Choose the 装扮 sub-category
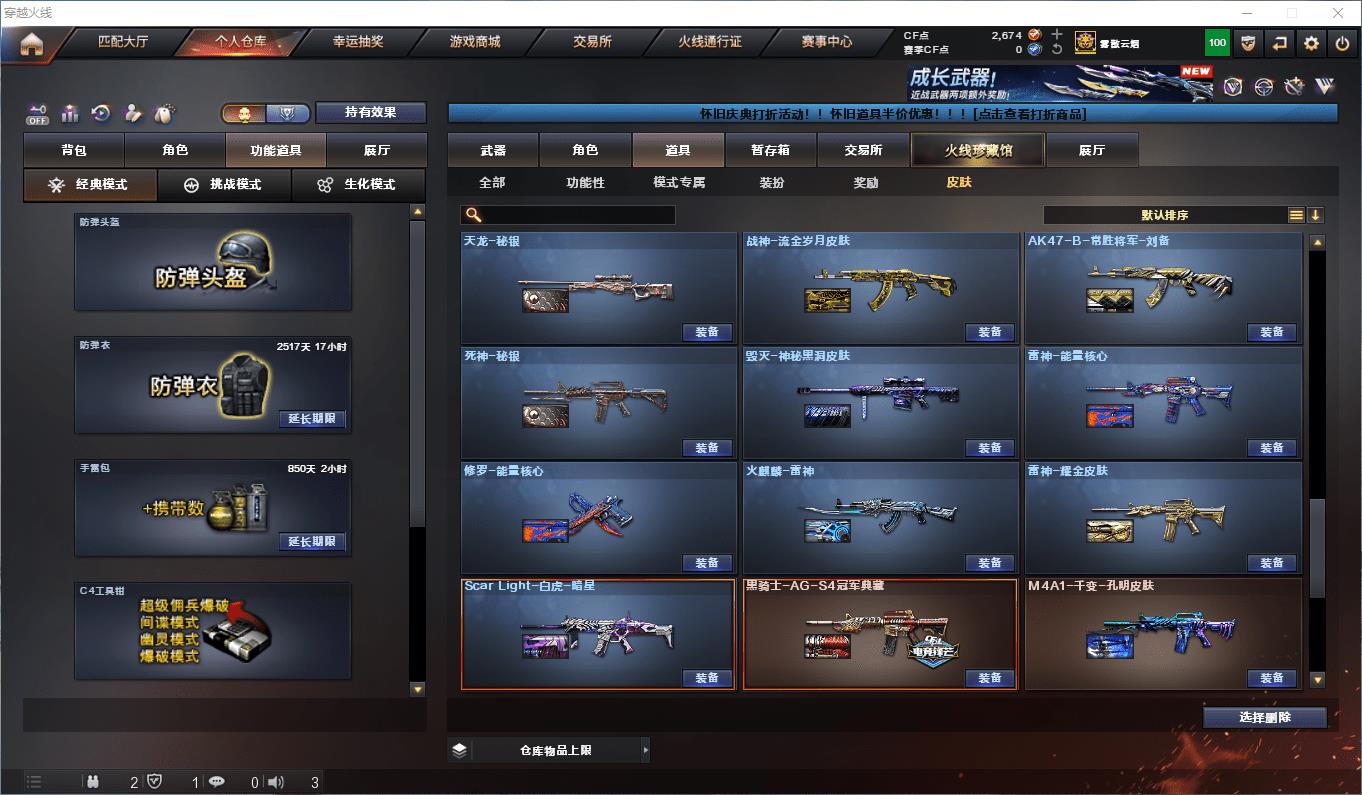Viewport: 1362px width, 795px height. coord(772,182)
